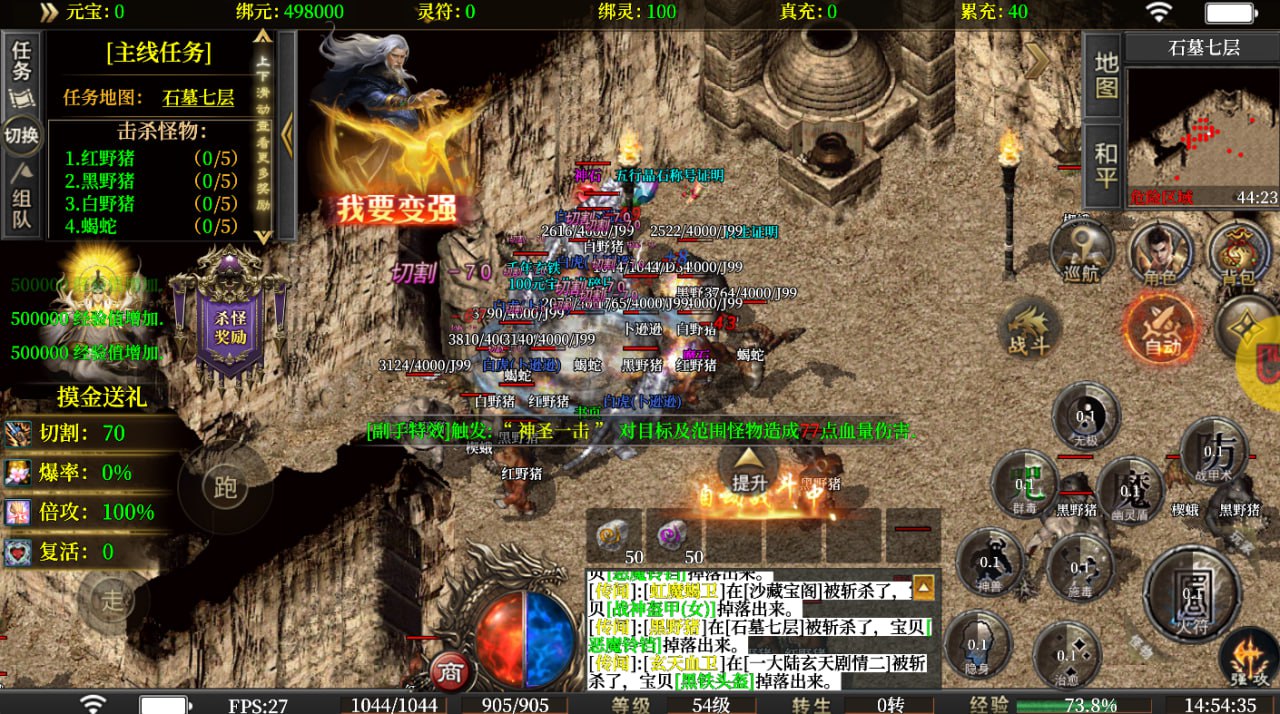Activate 巡航 auto-patrol
This screenshot has height=714, width=1280.
click(x=1081, y=252)
